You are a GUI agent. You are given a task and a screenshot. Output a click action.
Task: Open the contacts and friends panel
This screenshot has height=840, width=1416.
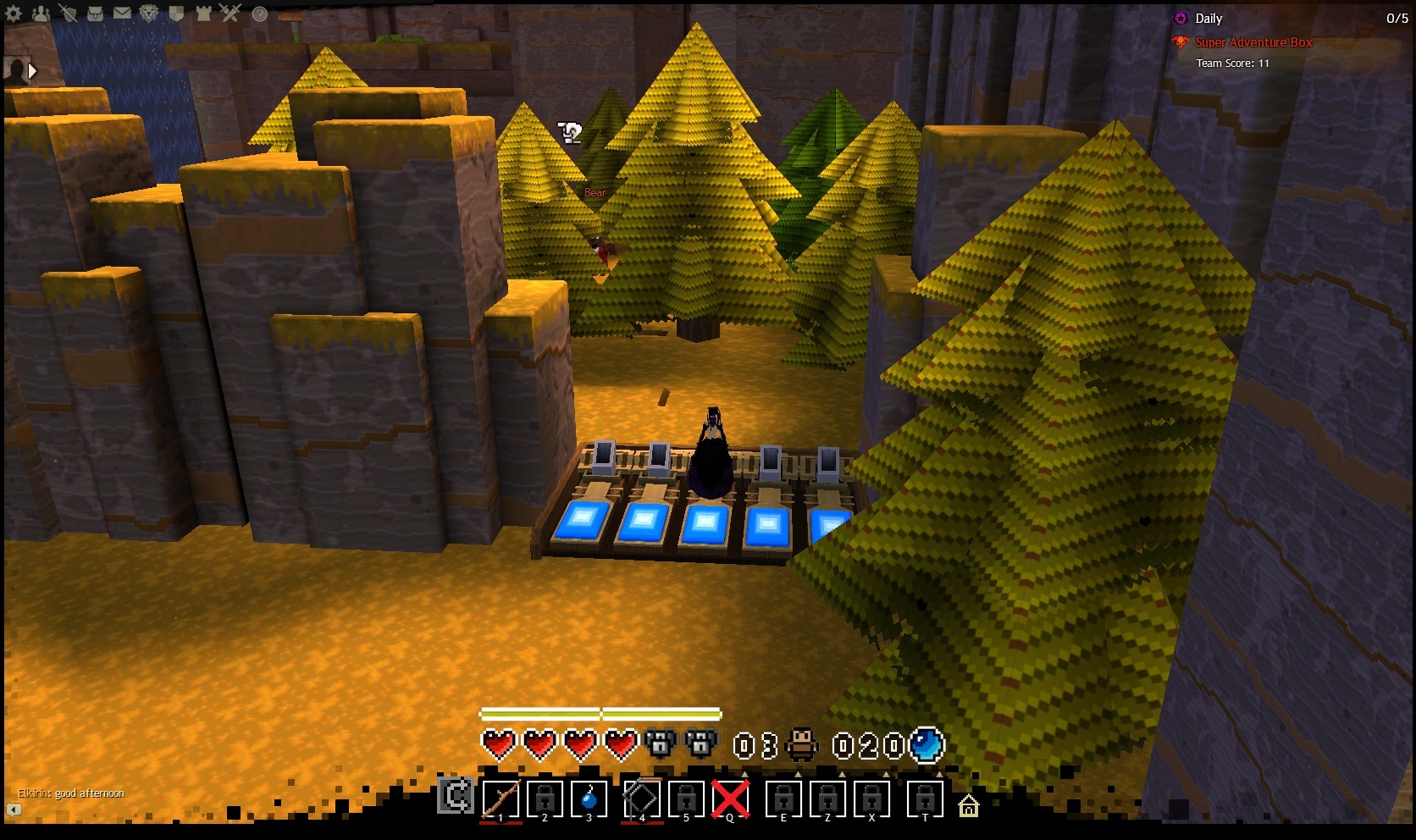pos(41,14)
